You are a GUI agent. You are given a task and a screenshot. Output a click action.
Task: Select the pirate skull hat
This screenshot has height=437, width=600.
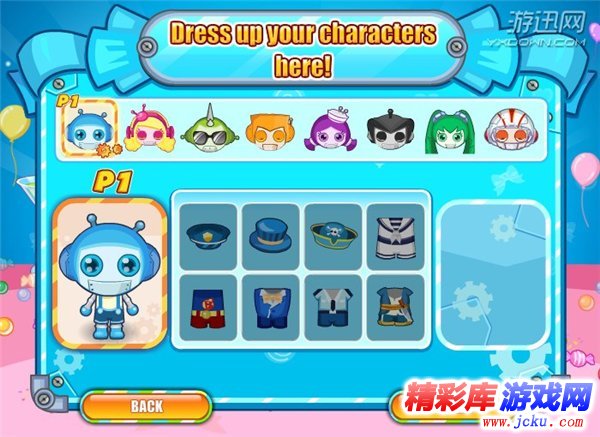(x=333, y=236)
